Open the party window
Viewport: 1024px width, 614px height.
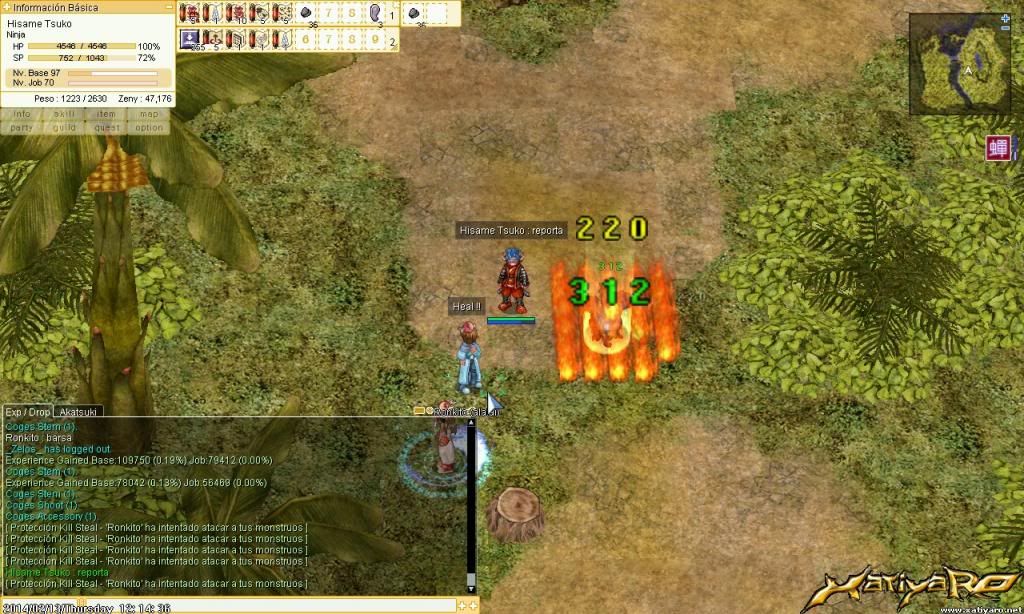point(22,128)
